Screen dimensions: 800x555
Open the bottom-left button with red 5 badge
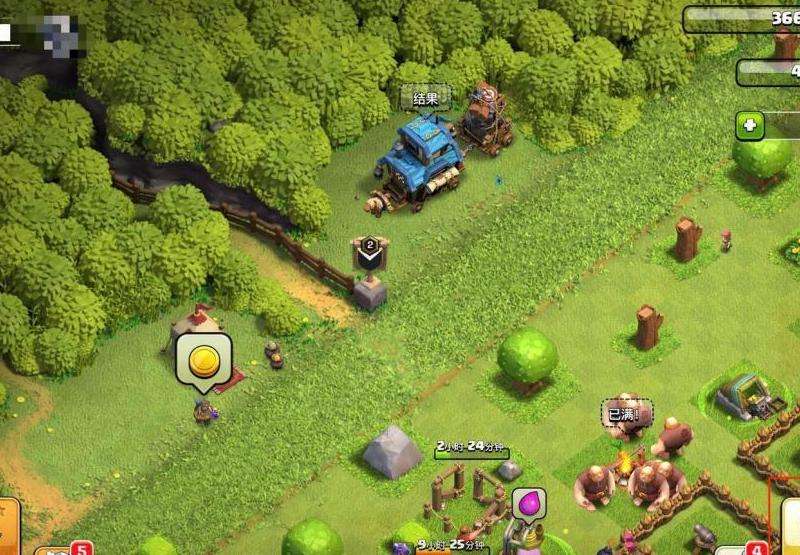pos(55,549)
